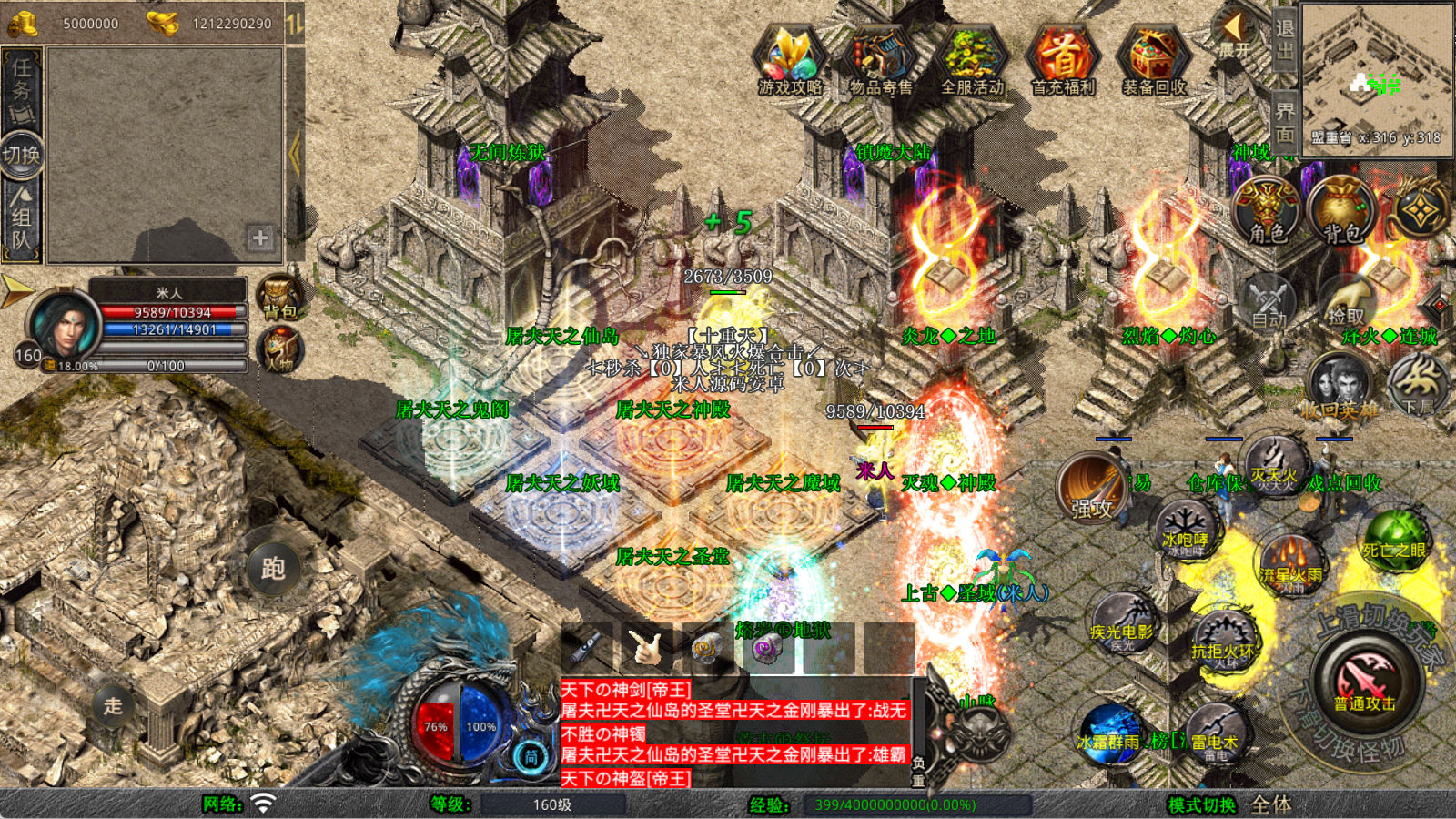Viewport: 1456px width, 819px height.
Task: Open 首充福利 first recharge bonus
Action: (1063, 60)
